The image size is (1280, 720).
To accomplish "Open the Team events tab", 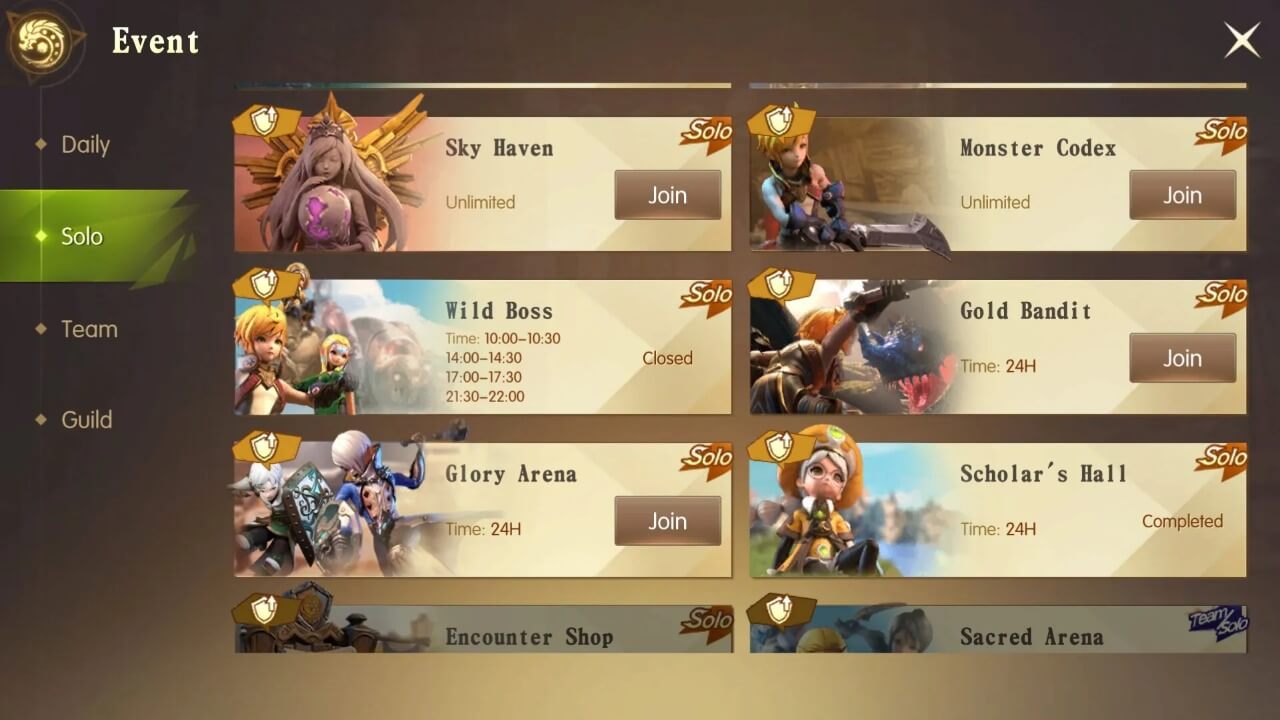I will click(x=91, y=328).
